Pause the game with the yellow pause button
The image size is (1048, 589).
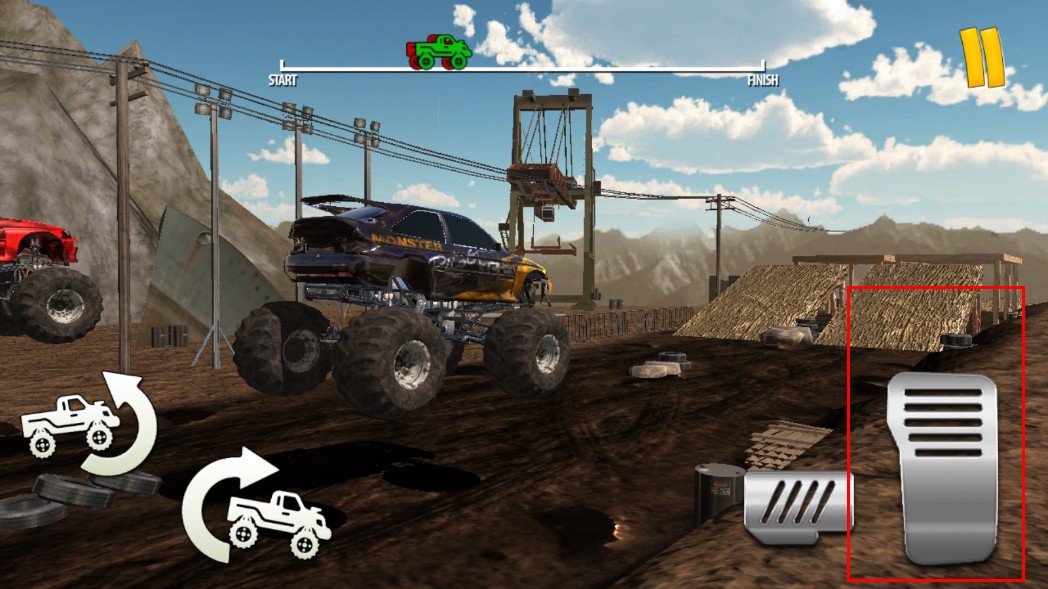[981, 57]
